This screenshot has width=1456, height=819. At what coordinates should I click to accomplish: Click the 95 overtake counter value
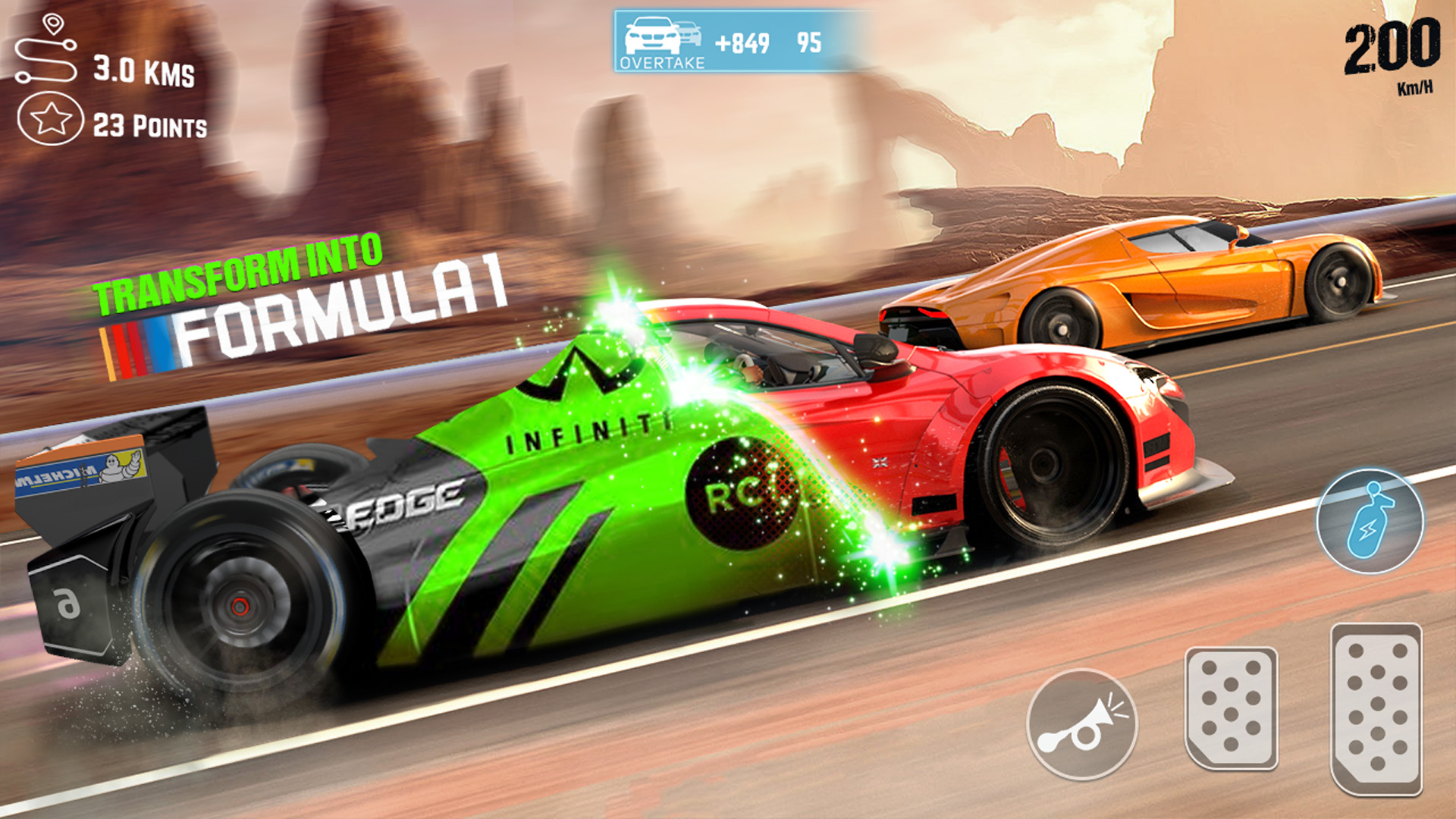808,44
